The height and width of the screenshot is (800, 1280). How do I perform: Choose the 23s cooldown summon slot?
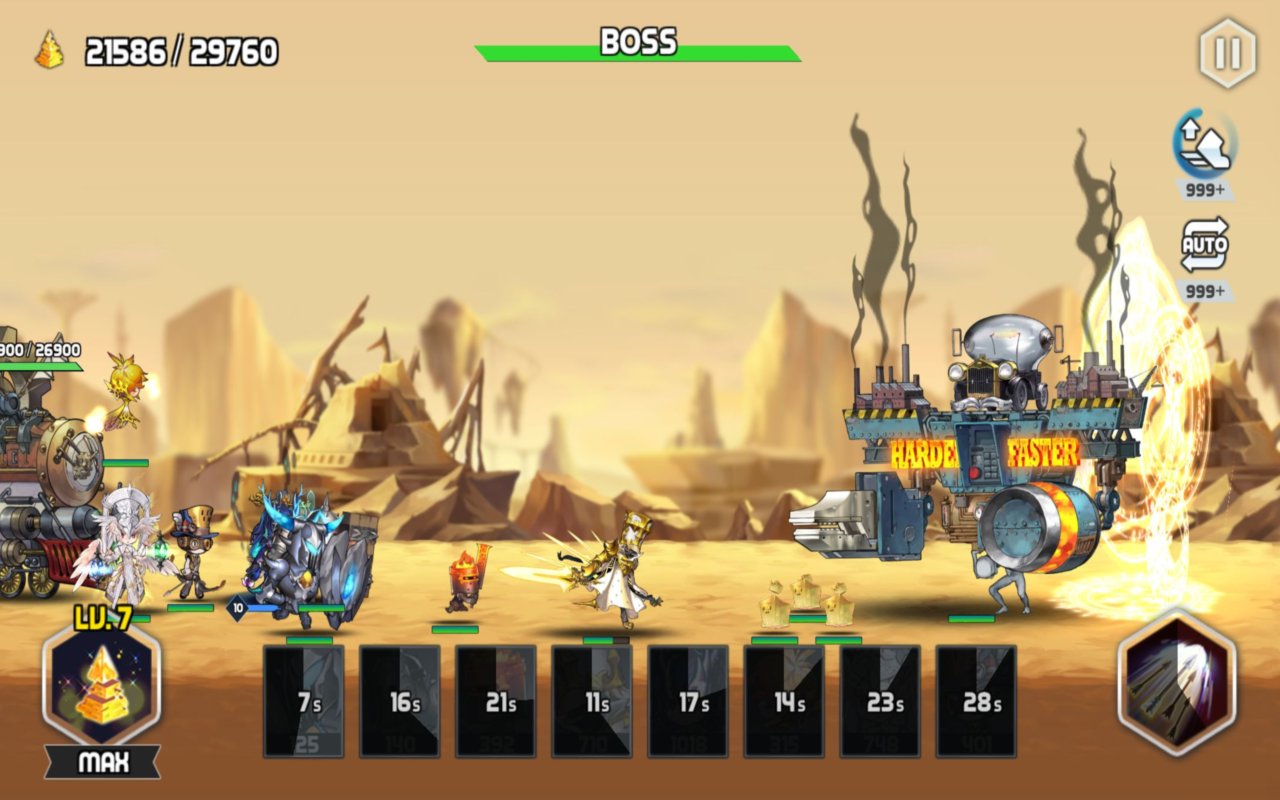pos(879,700)
